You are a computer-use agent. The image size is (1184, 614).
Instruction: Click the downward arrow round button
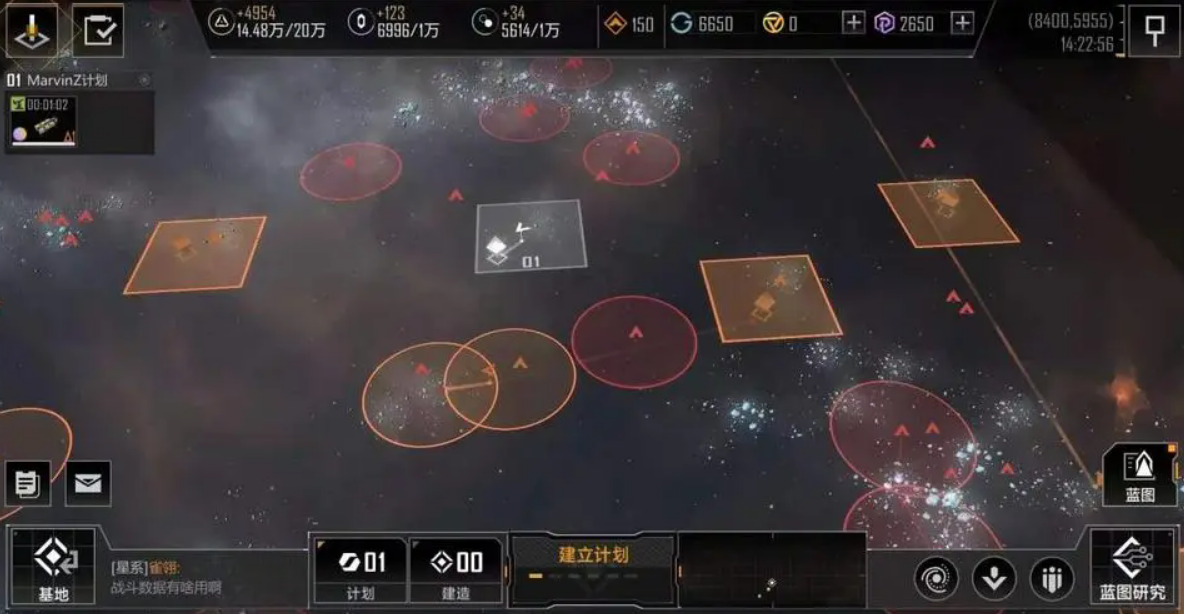(x=994, y=578)
